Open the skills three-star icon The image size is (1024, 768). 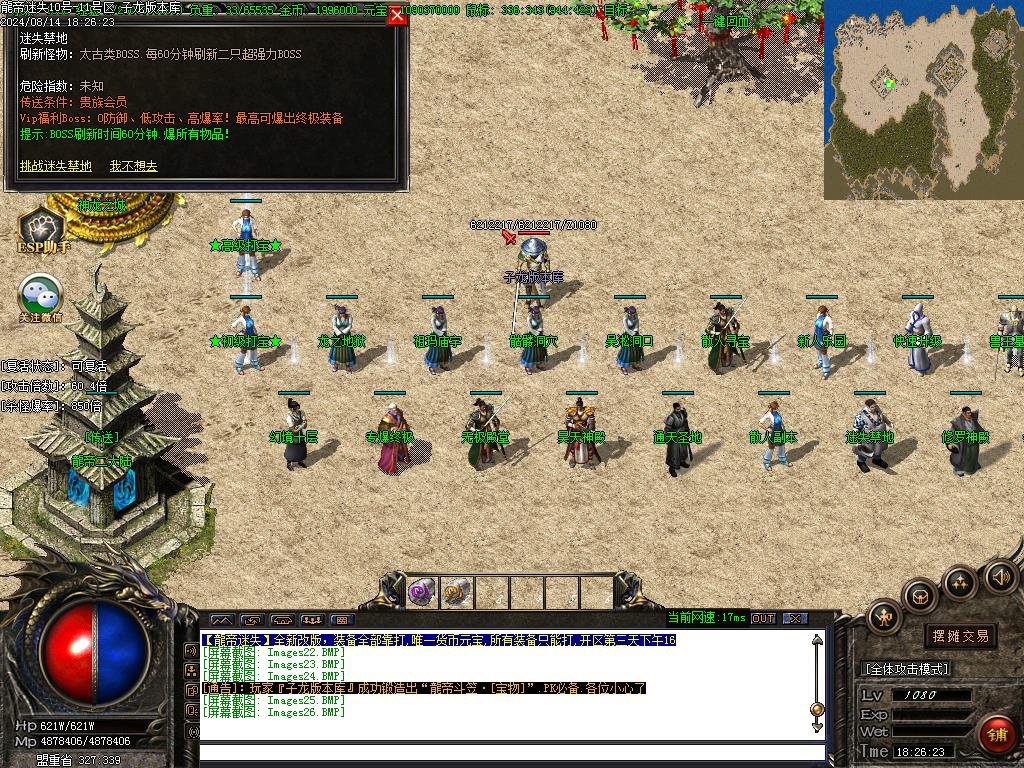click(960, 581)
